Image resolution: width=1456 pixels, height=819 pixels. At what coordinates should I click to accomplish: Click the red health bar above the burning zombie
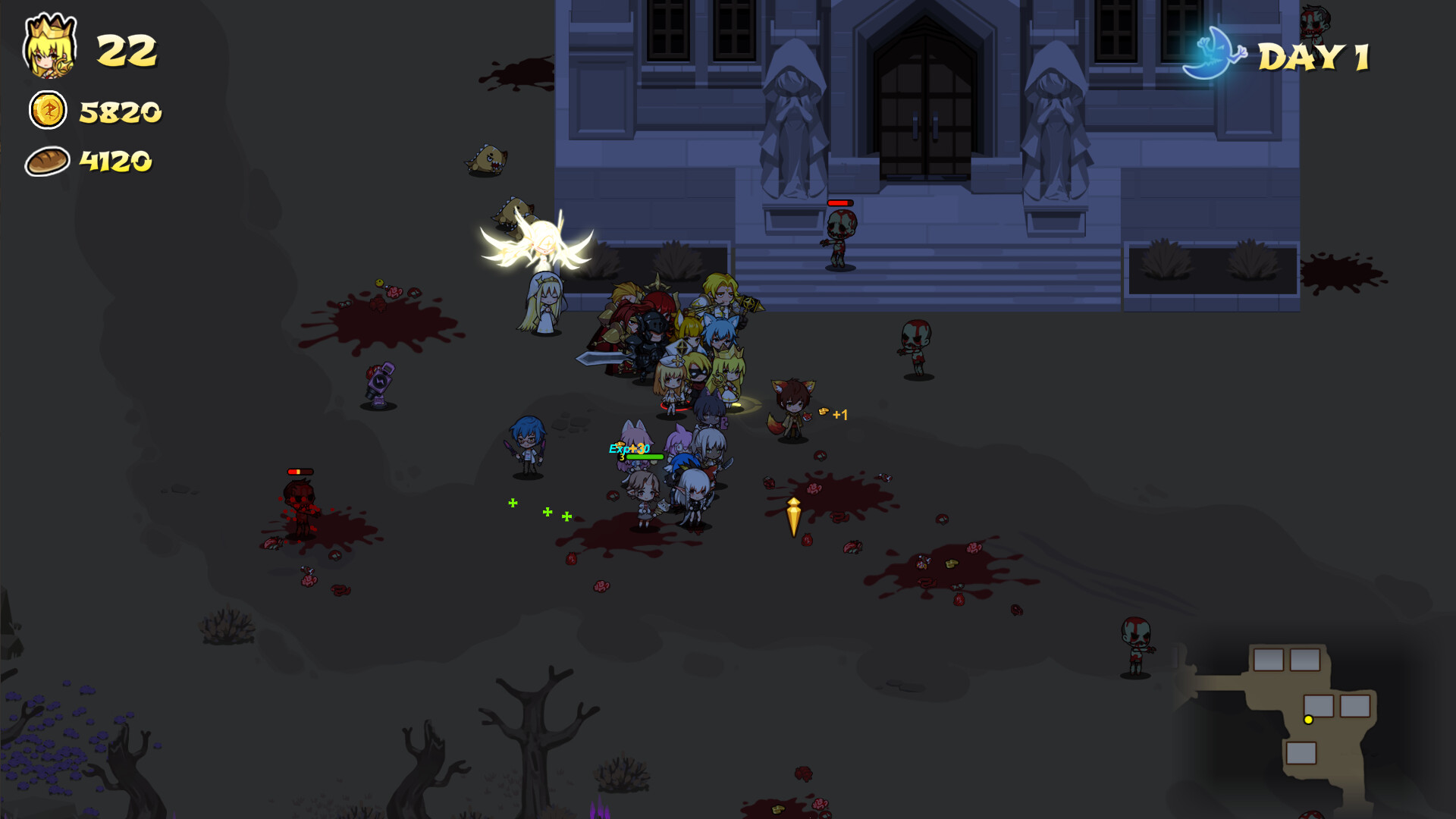pyautogui.click(x=299, y=470)
